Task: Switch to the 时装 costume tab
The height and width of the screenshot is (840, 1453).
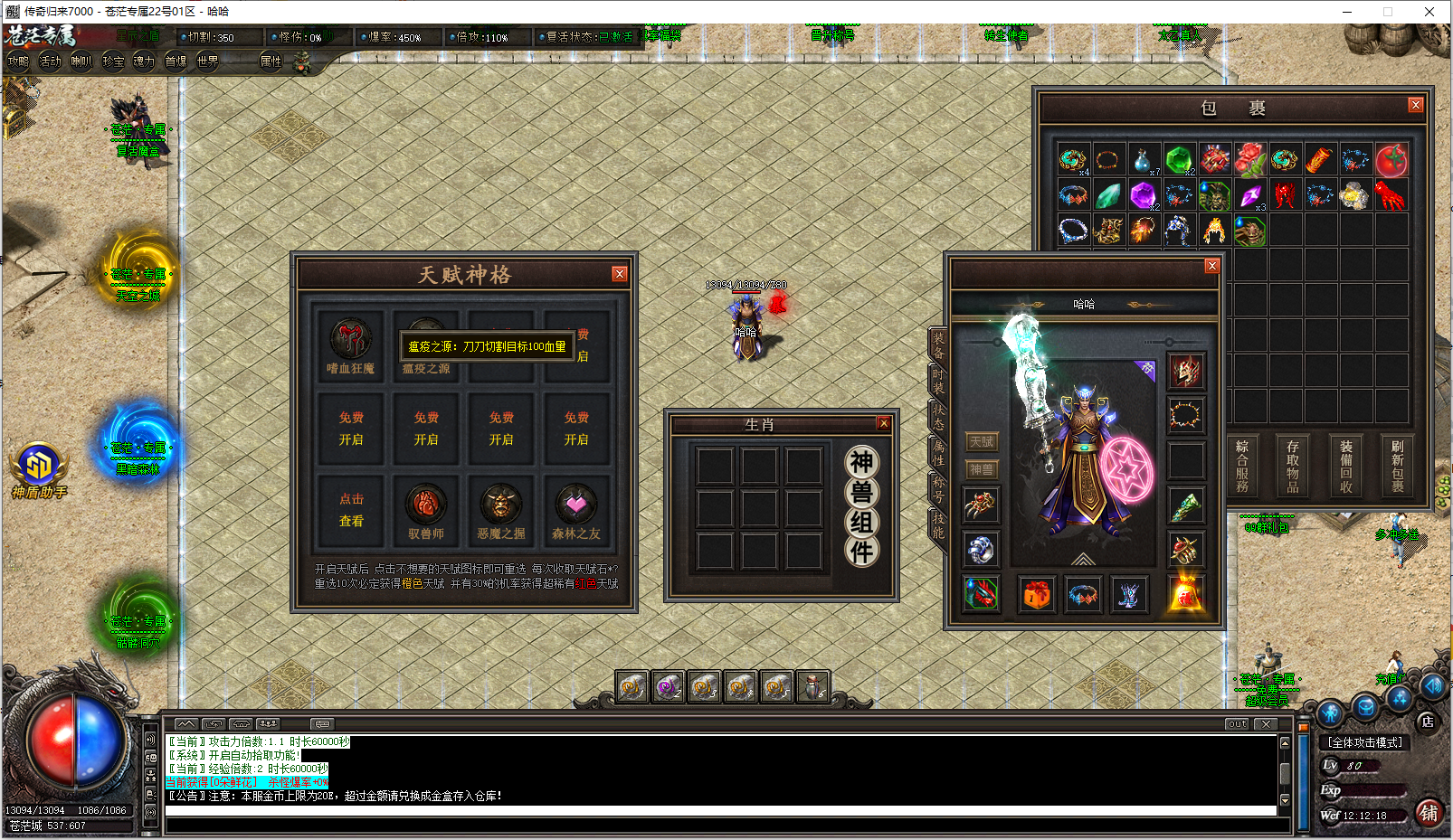Action: click(x=937, y=380)
